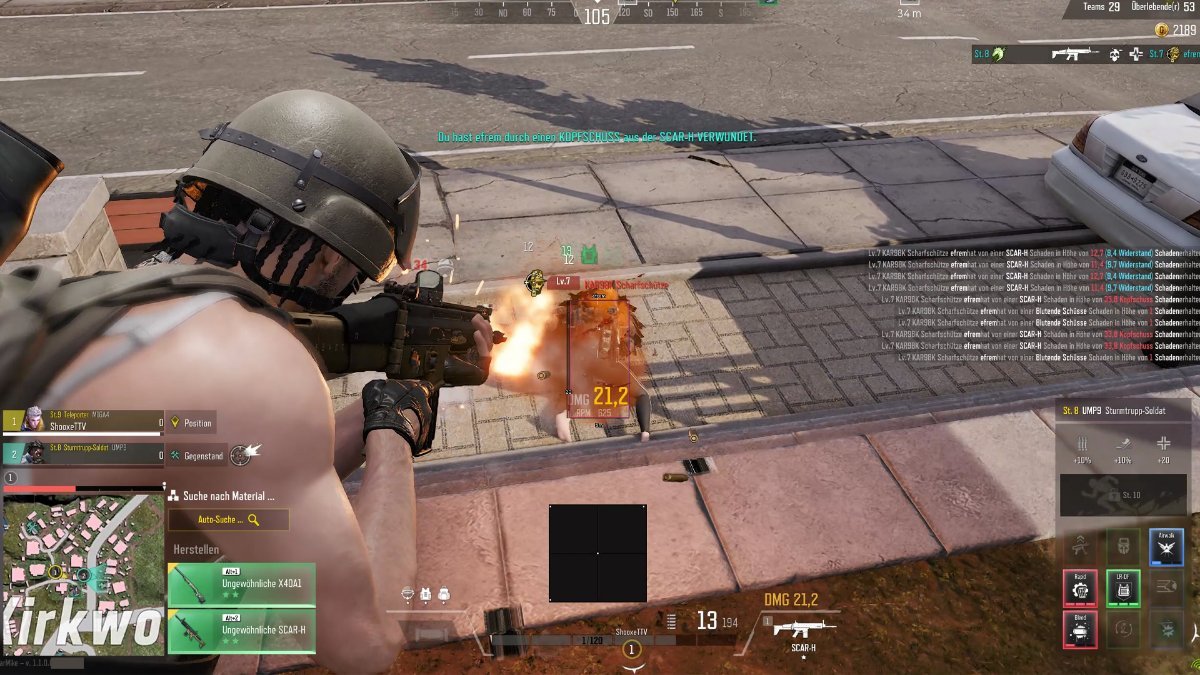Craft the Ungewöhnliche SCAR-H rifle
1200x675 pixels.
point(241,632)
